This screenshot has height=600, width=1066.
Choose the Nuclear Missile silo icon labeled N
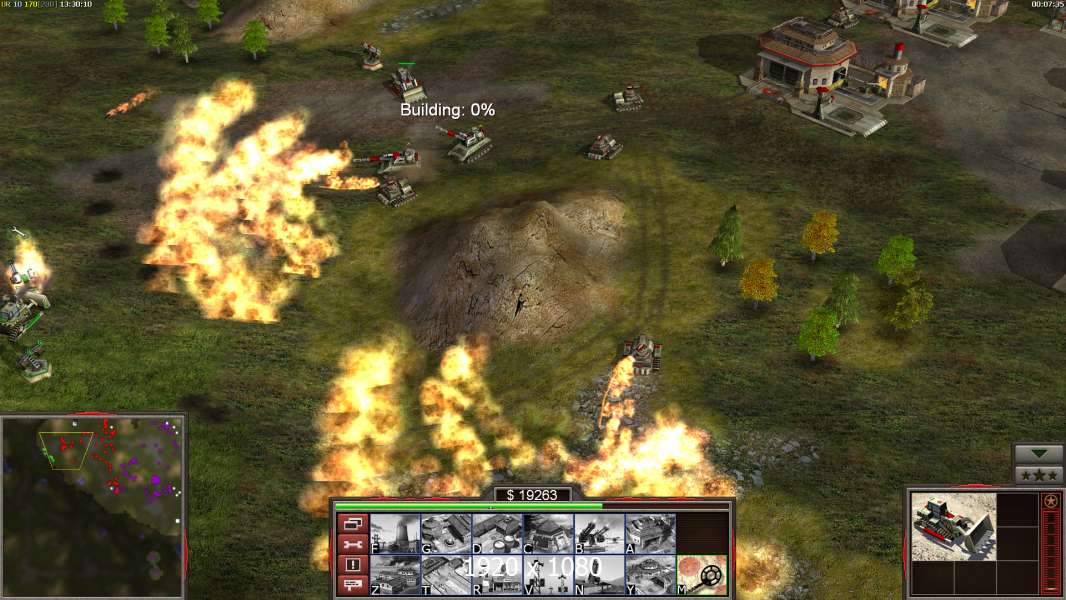click(599, 575)
